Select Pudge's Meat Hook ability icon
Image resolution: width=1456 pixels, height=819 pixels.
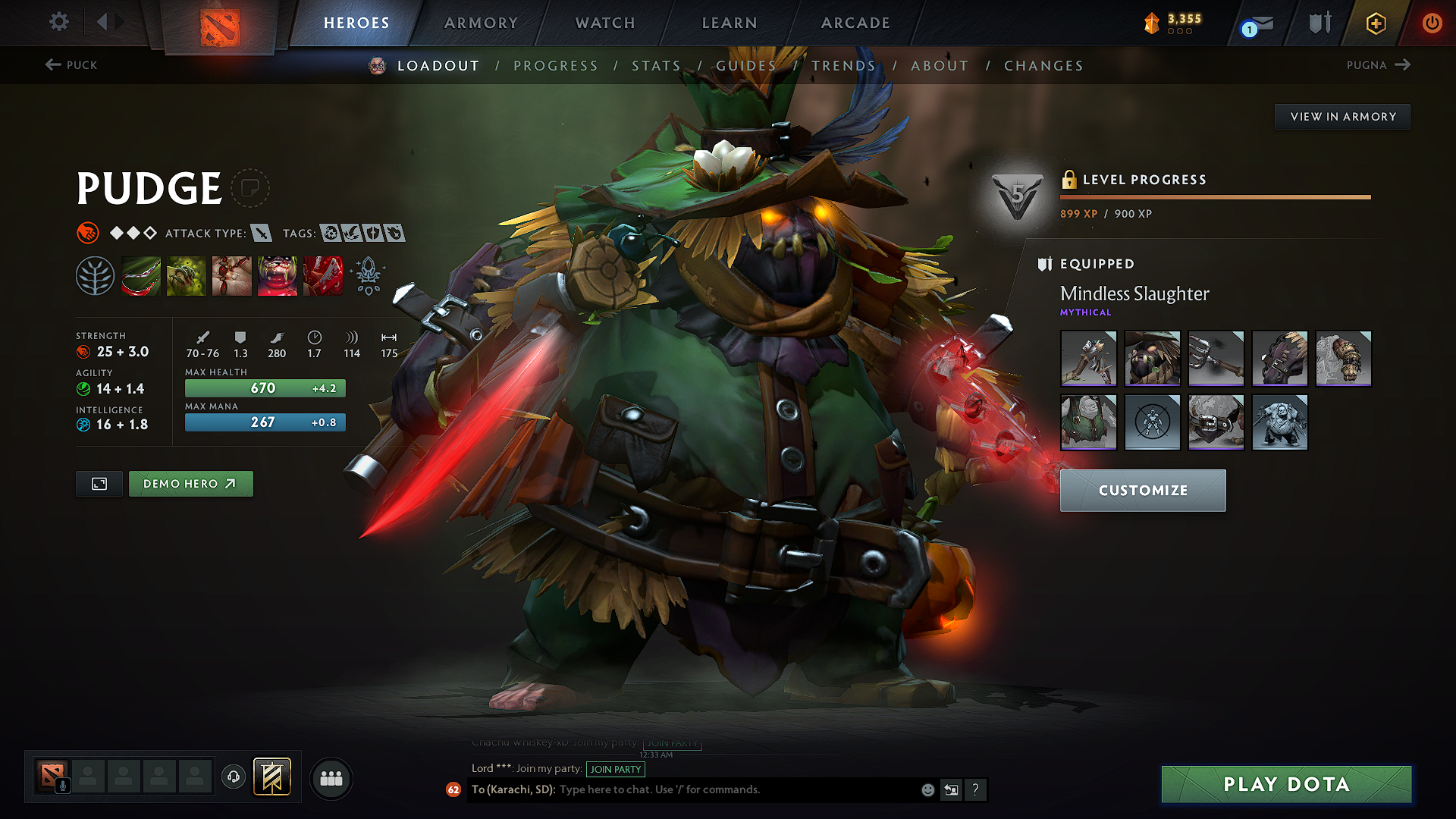tap(141, 275)
